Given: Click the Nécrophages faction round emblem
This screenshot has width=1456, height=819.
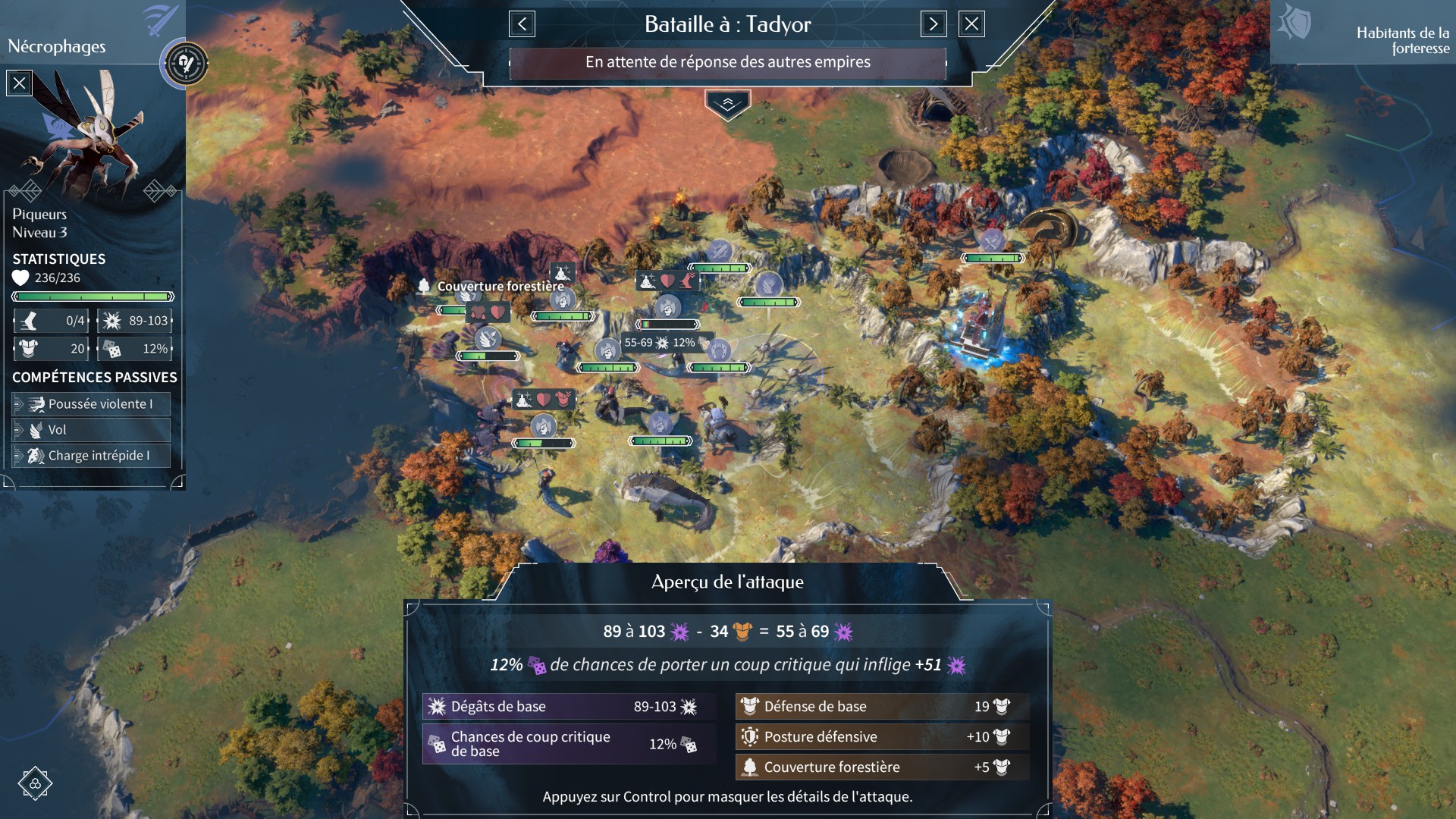Looking at the screenshot, I should 184,64.
